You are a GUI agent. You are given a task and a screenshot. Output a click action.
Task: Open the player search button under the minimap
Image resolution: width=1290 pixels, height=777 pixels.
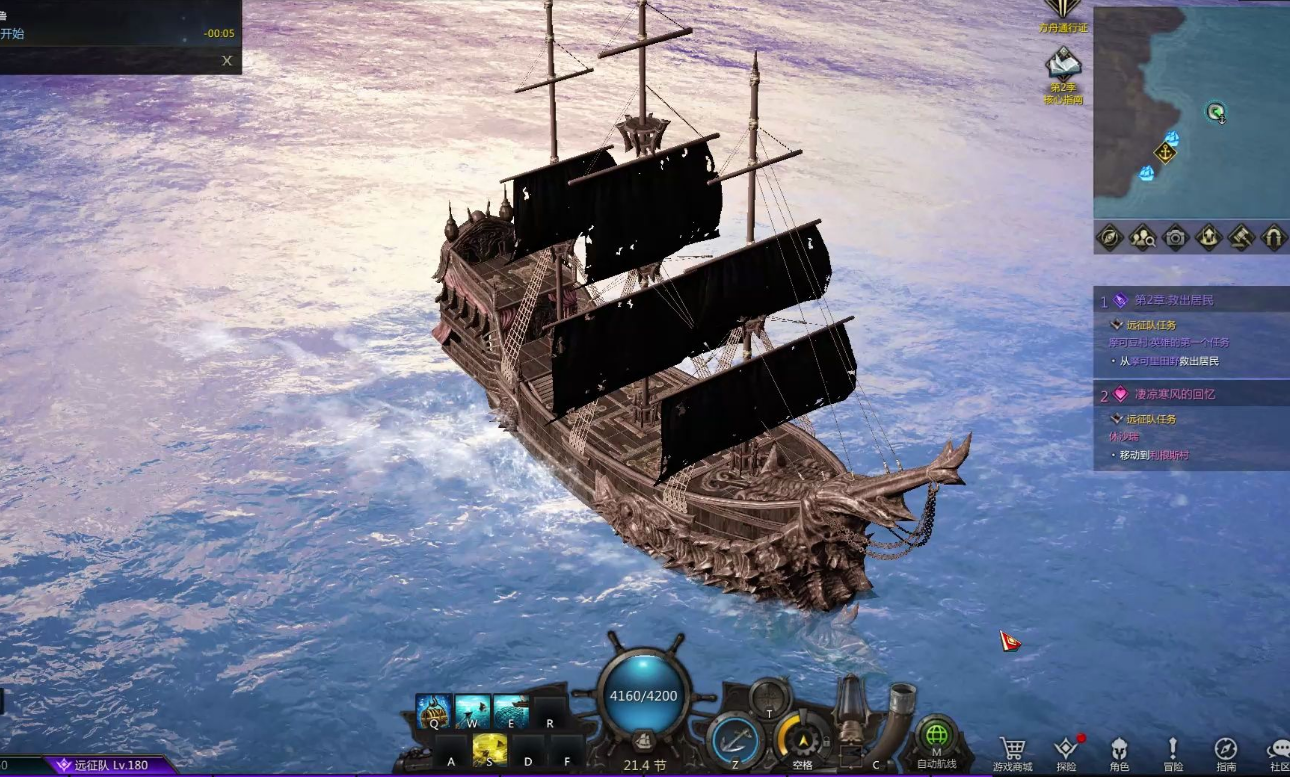pyautogui.click(x=1142, y=237)
